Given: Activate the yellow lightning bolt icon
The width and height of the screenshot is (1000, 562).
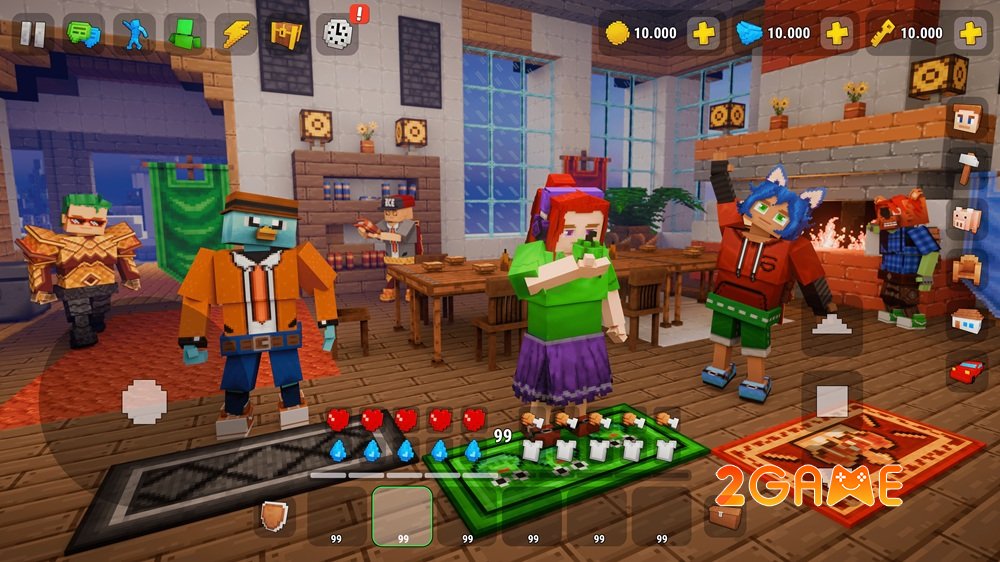Looking at the screenshot, I should point(236,34).
